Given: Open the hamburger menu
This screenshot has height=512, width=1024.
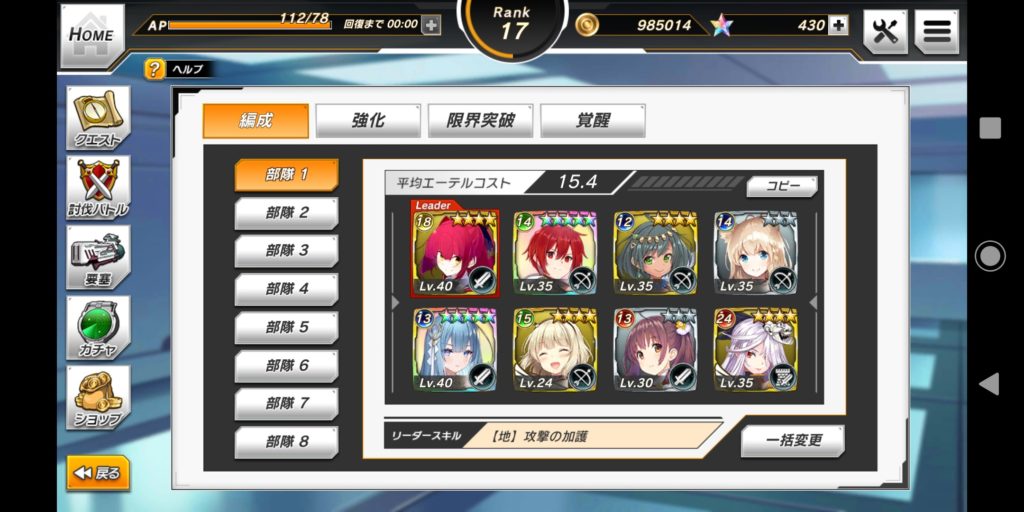Looking at the screenshot, I should [x=936, y=32].
